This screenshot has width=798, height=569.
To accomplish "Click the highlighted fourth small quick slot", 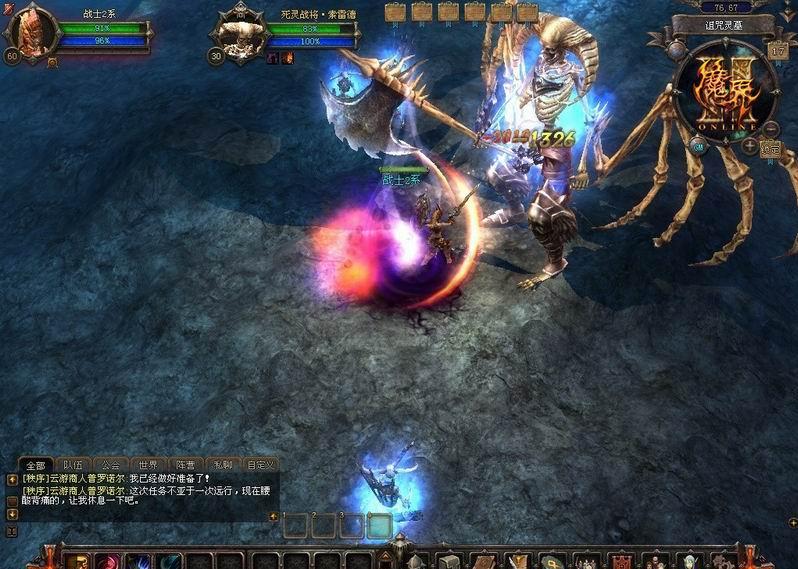I will pyautogui.click(x=379, y=525).
